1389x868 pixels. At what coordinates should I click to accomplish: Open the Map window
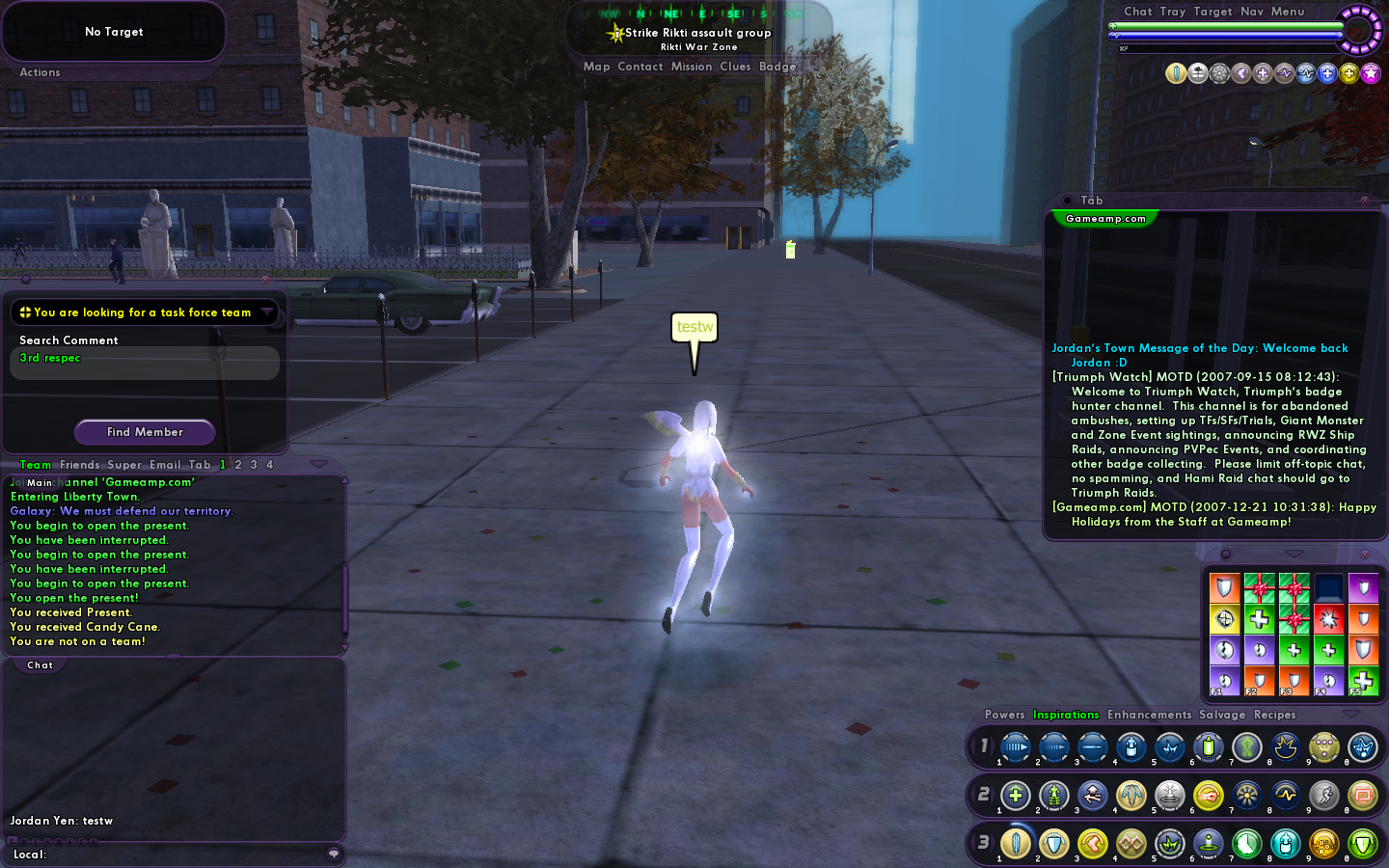pos(596,67)
